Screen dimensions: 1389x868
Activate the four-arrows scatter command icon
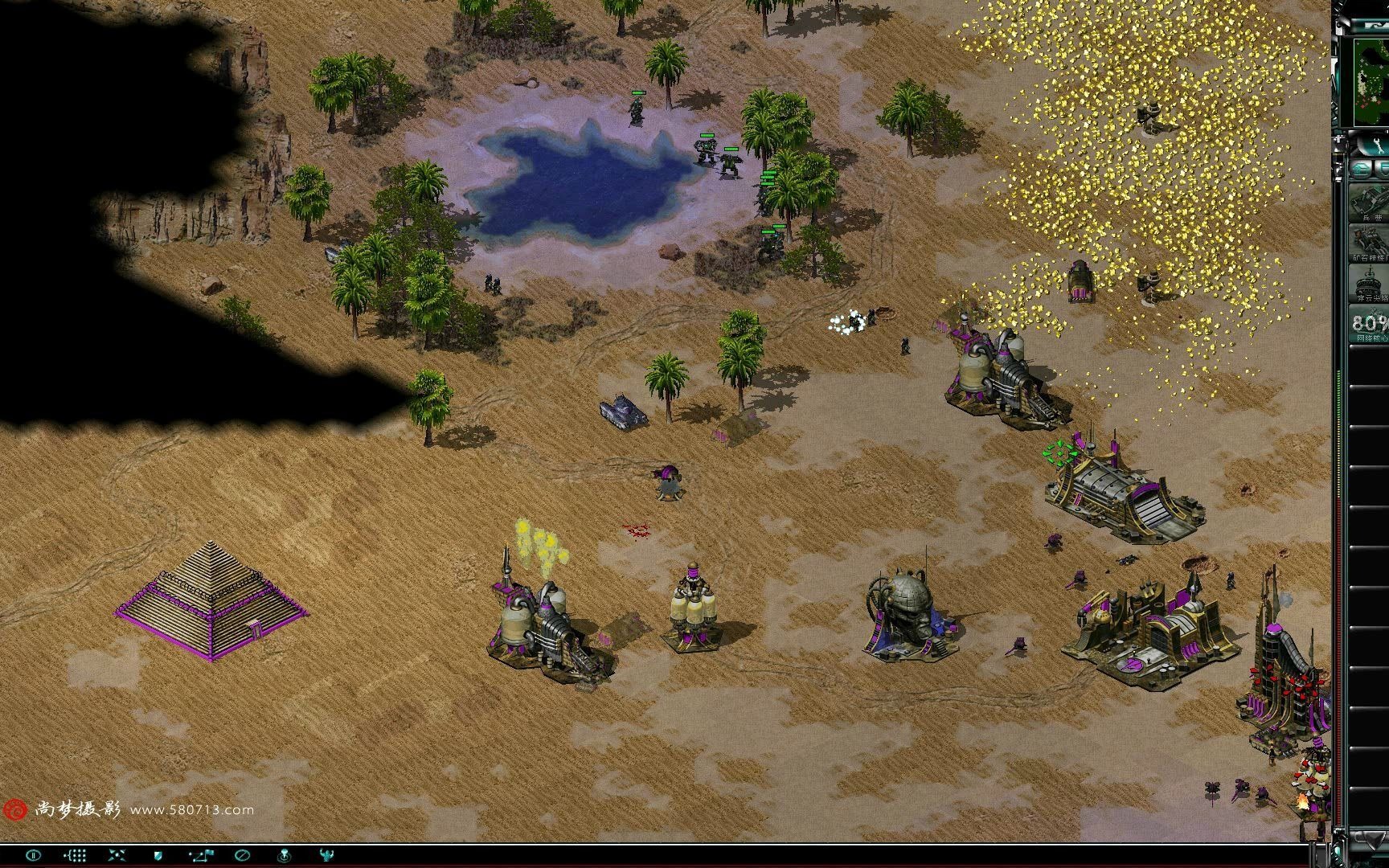point(117,855)
